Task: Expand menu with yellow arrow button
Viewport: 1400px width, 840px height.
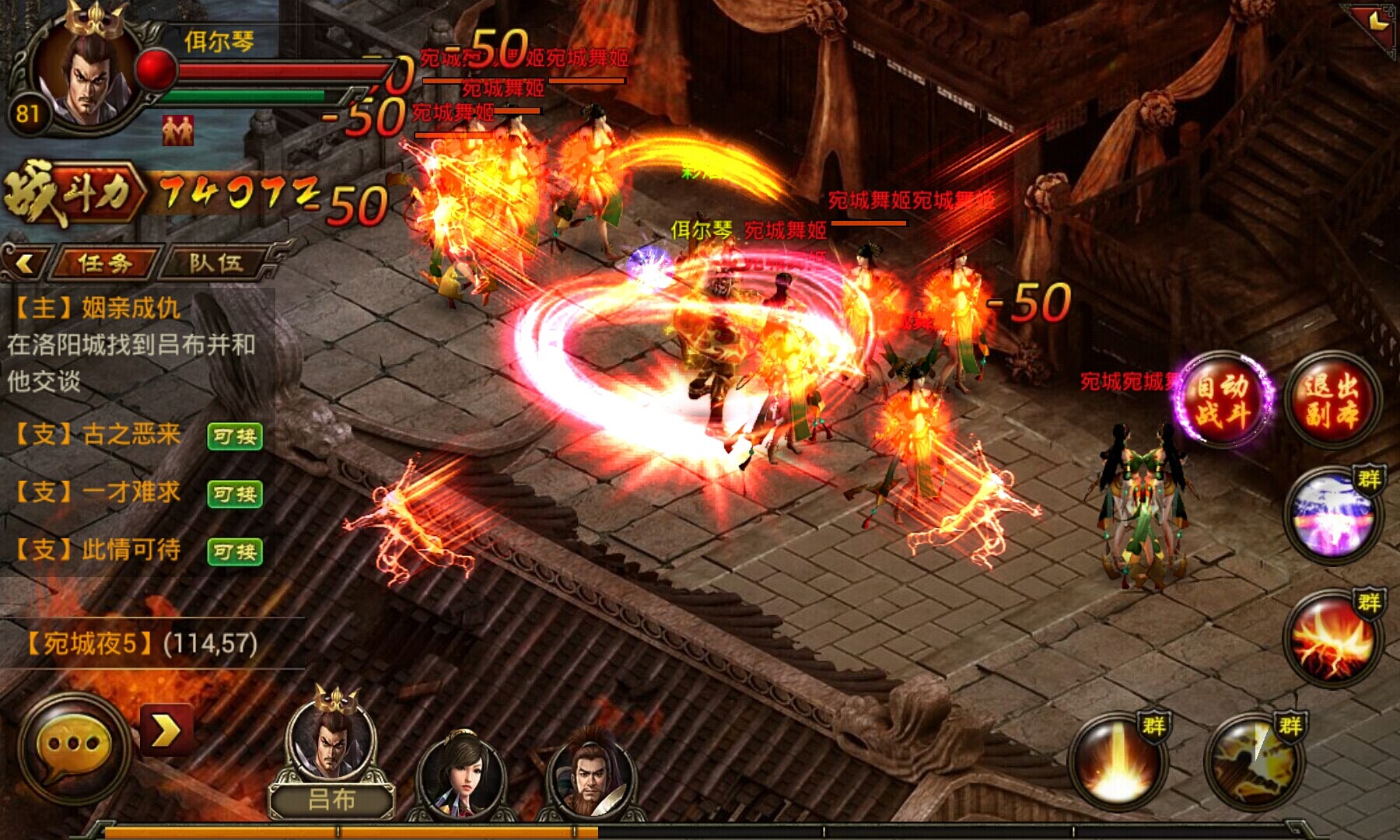Action: (166, 730)
